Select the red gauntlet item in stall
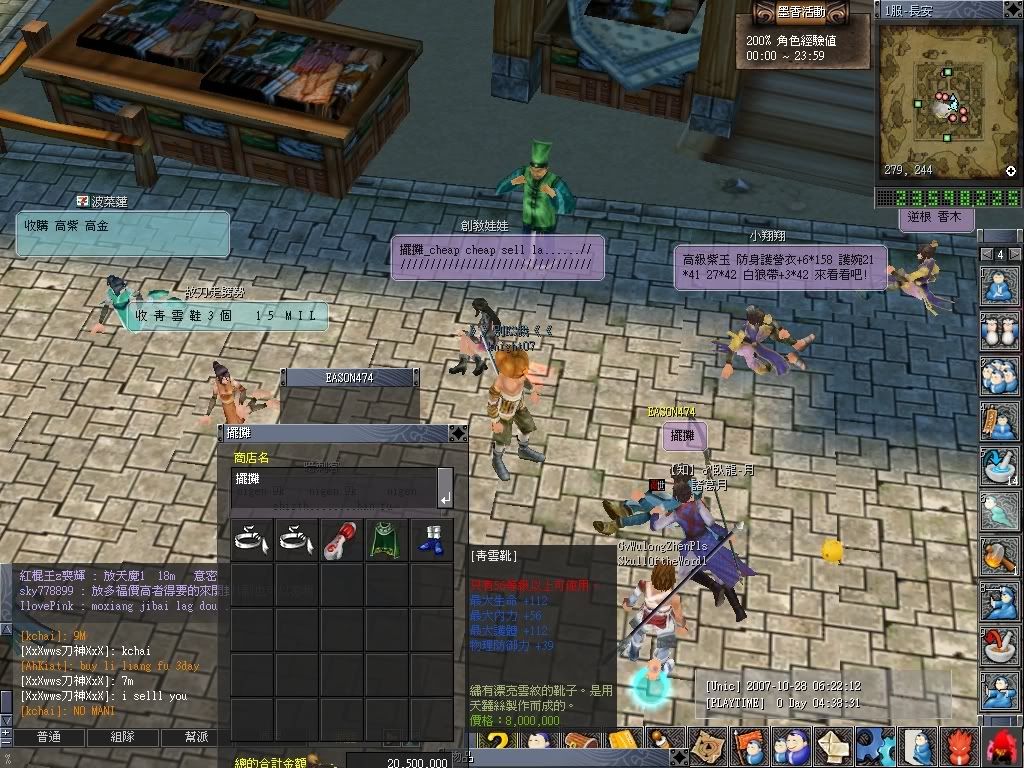 [342, 540]
